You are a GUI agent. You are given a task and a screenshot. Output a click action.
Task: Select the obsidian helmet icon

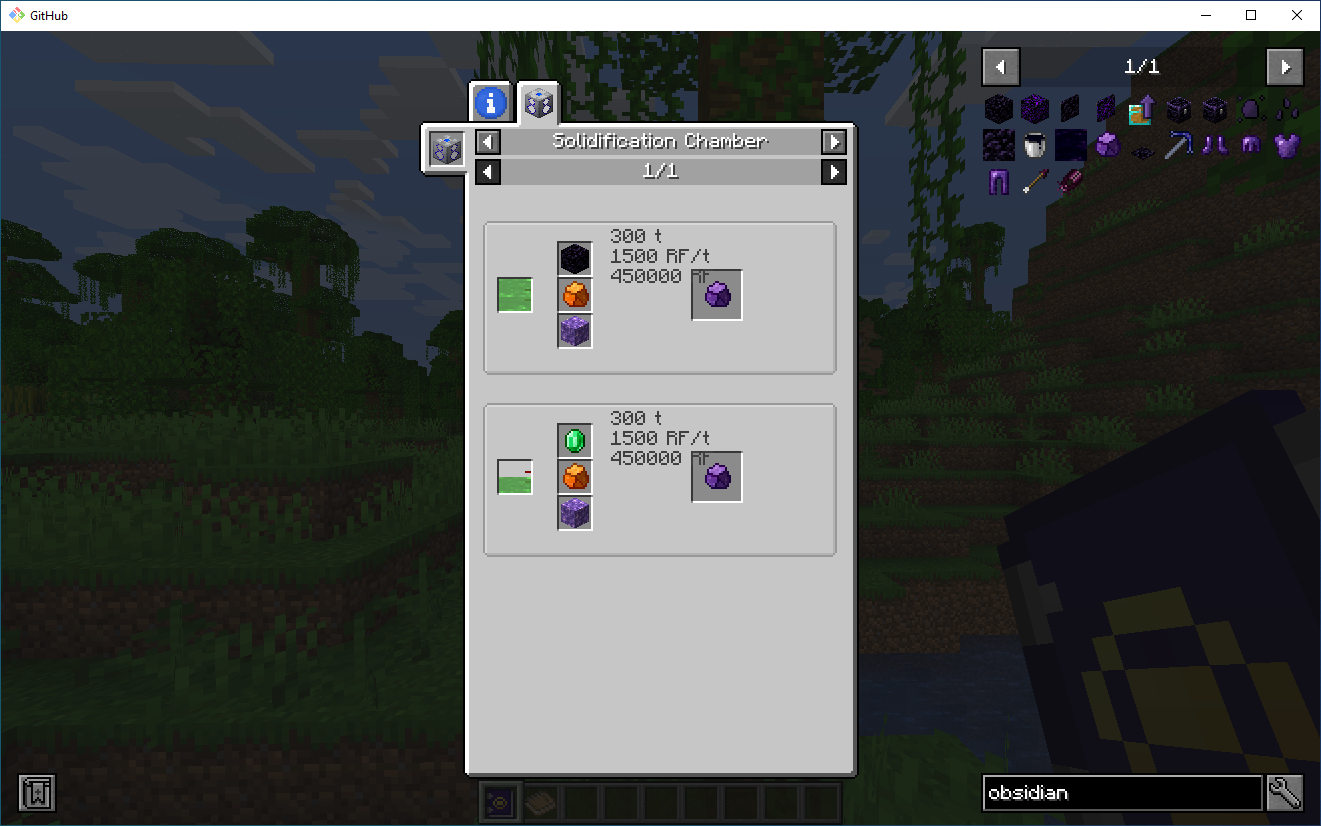[x=1250, y=144]
